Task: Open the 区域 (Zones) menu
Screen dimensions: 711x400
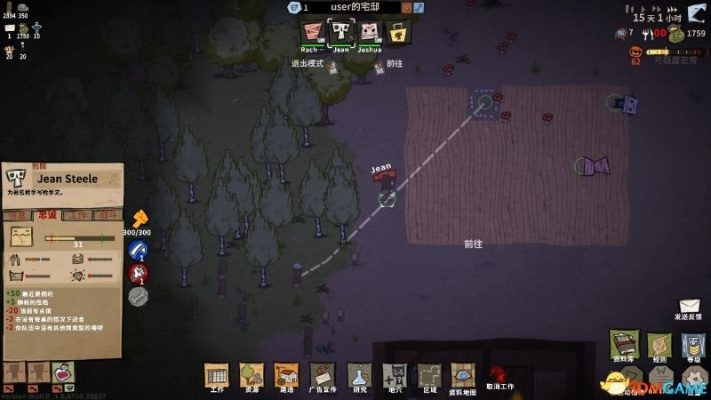Action: 429,374
